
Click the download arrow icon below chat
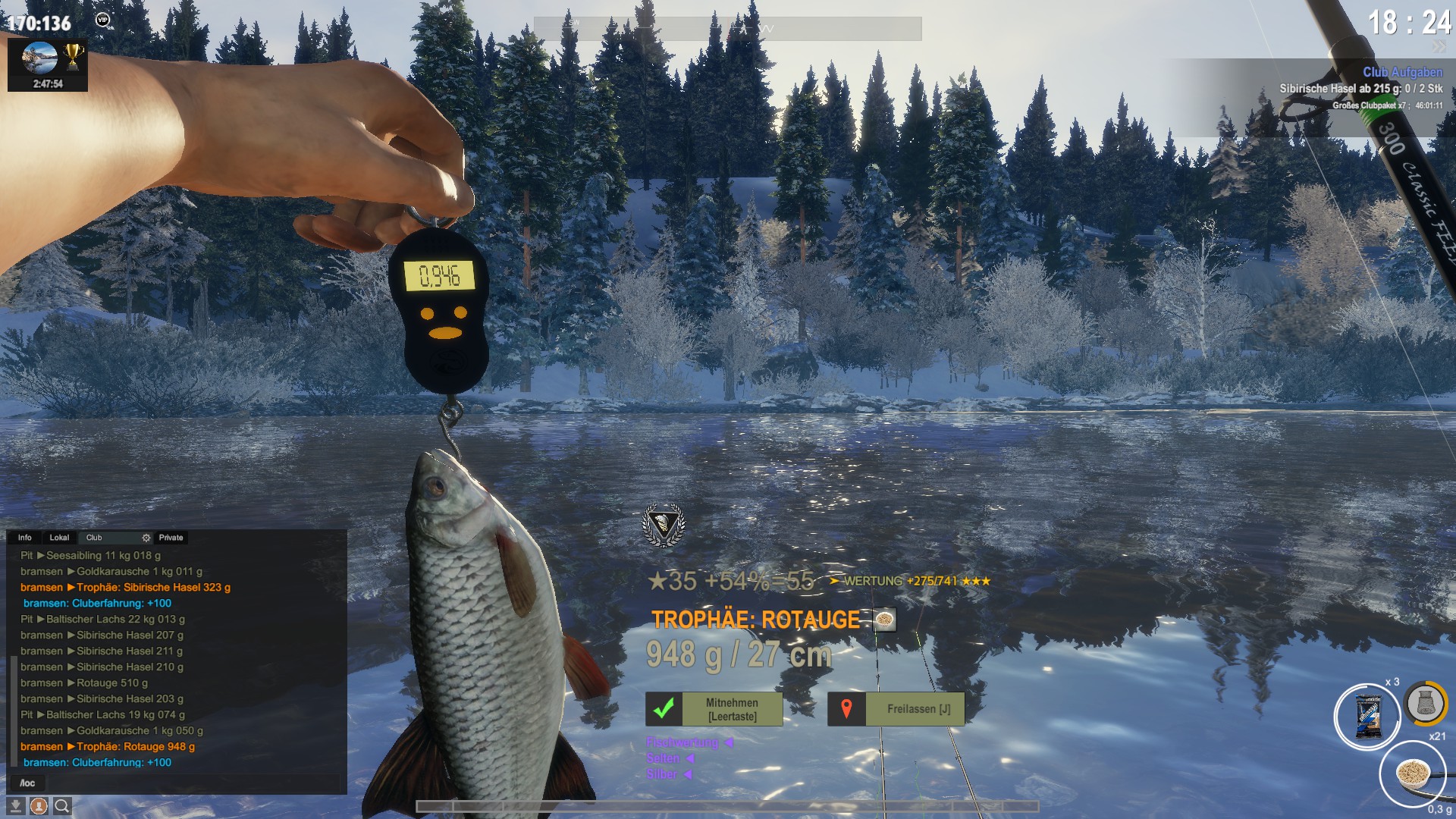point(15,806)
